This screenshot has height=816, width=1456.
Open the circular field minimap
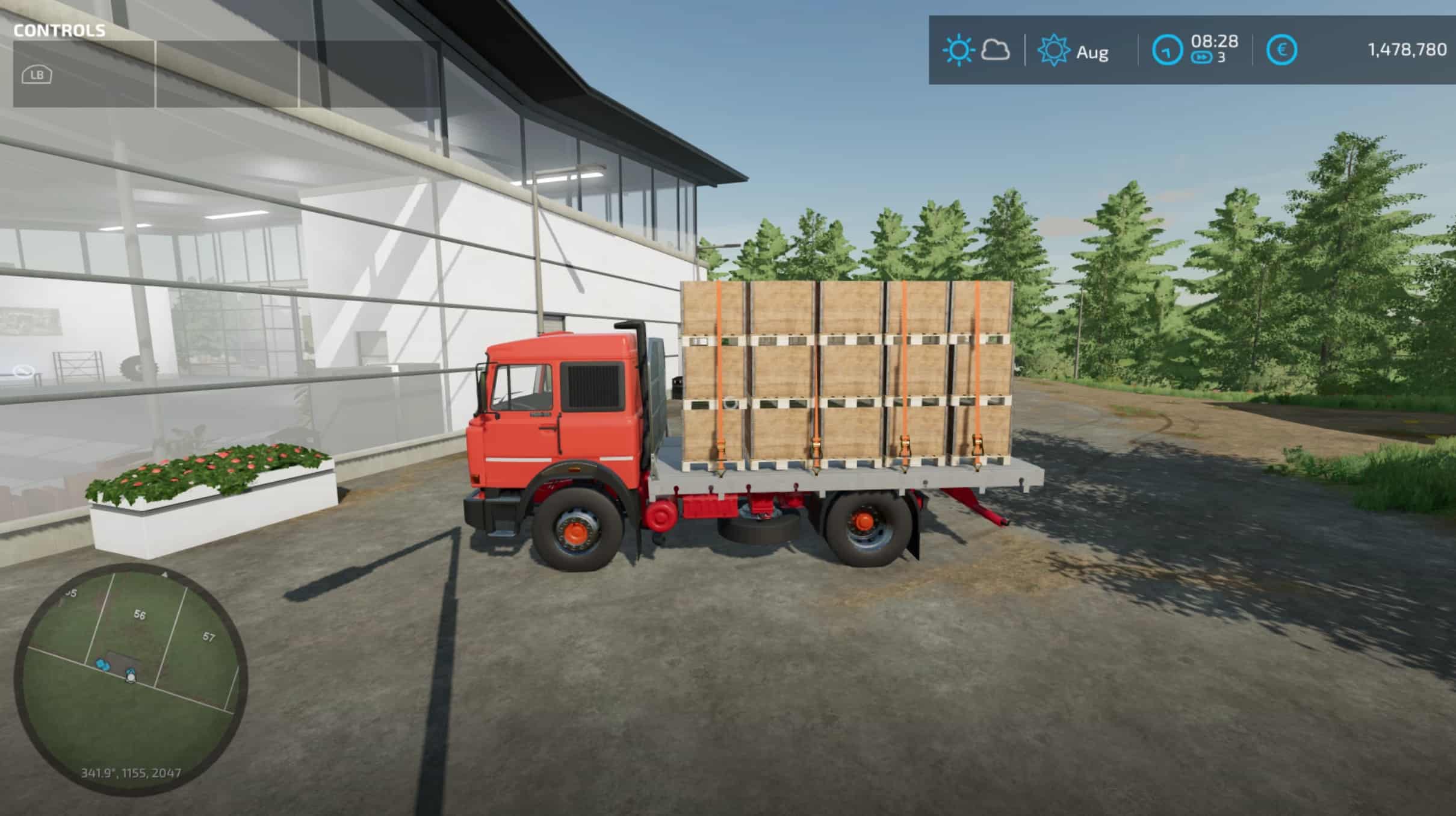click(x=131, y=679)
